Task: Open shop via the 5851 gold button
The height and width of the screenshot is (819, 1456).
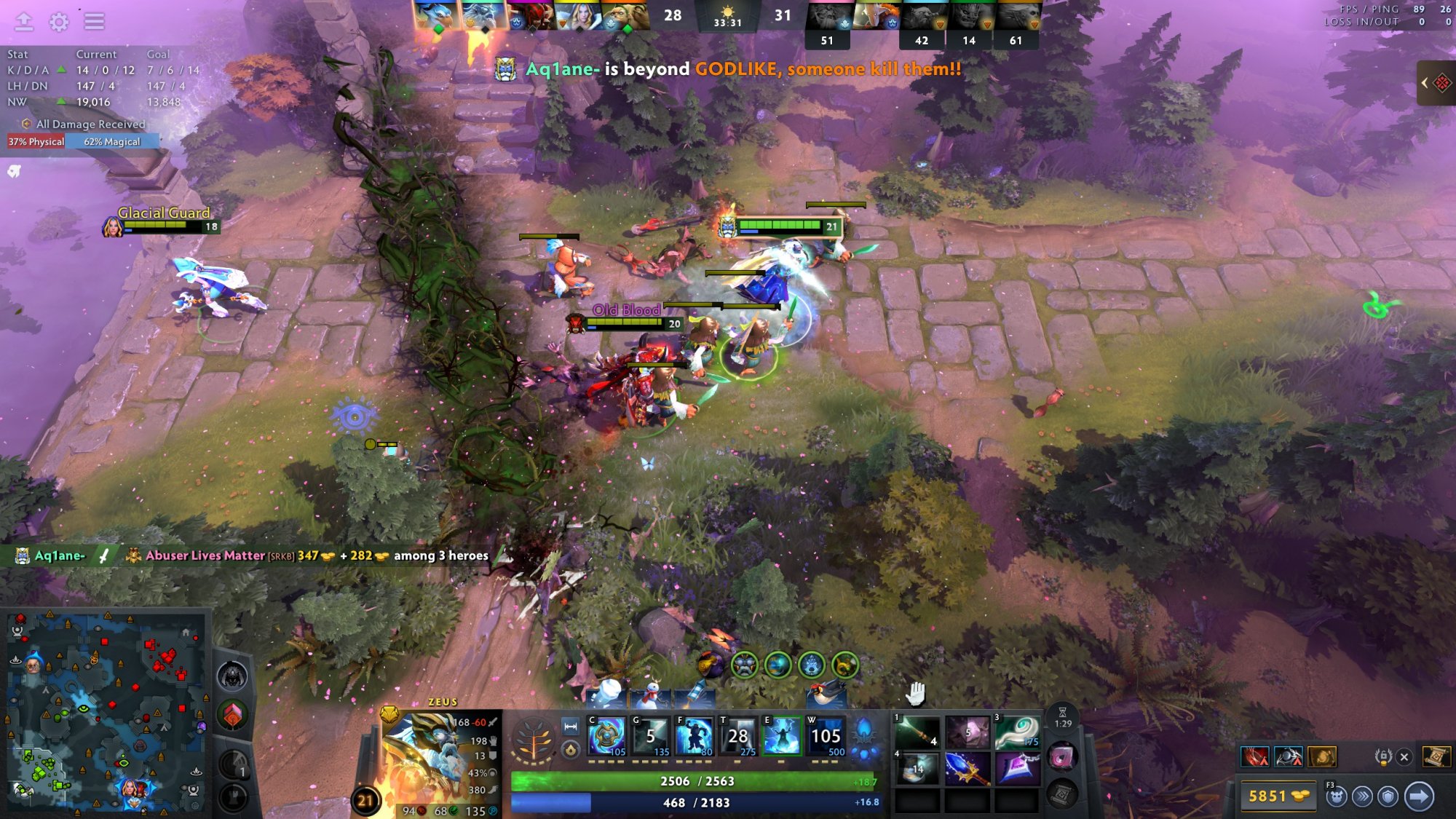Action: pyautogui.click(x=1277, y=796)
